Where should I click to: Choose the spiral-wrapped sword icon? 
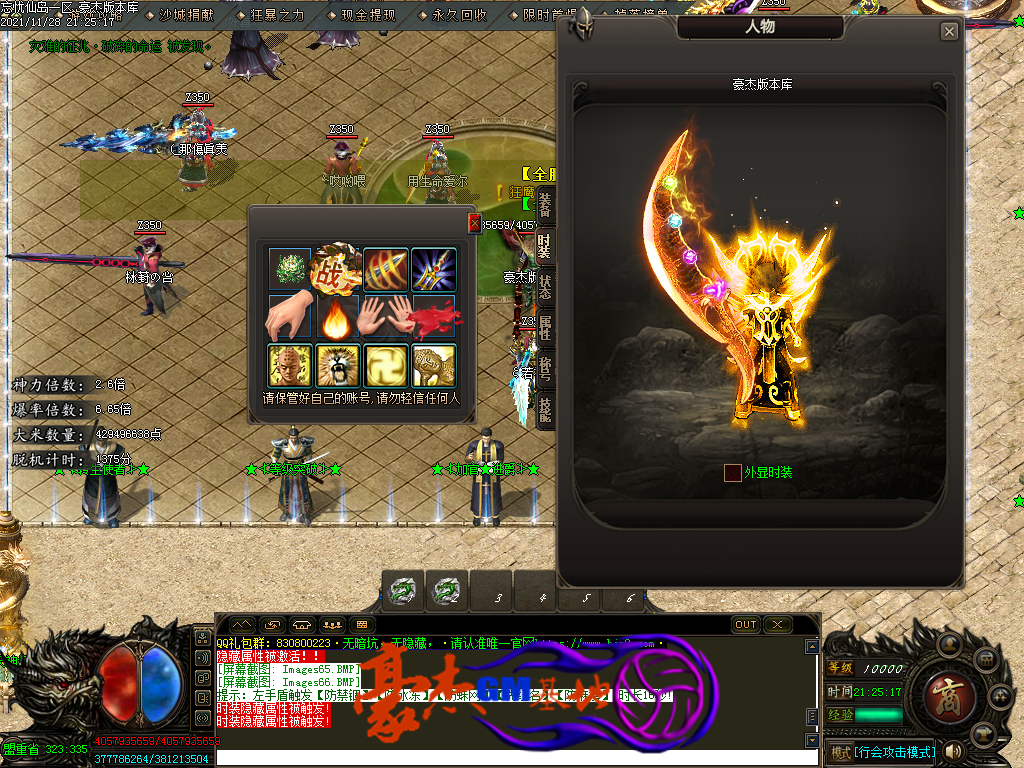click(386, 269)
